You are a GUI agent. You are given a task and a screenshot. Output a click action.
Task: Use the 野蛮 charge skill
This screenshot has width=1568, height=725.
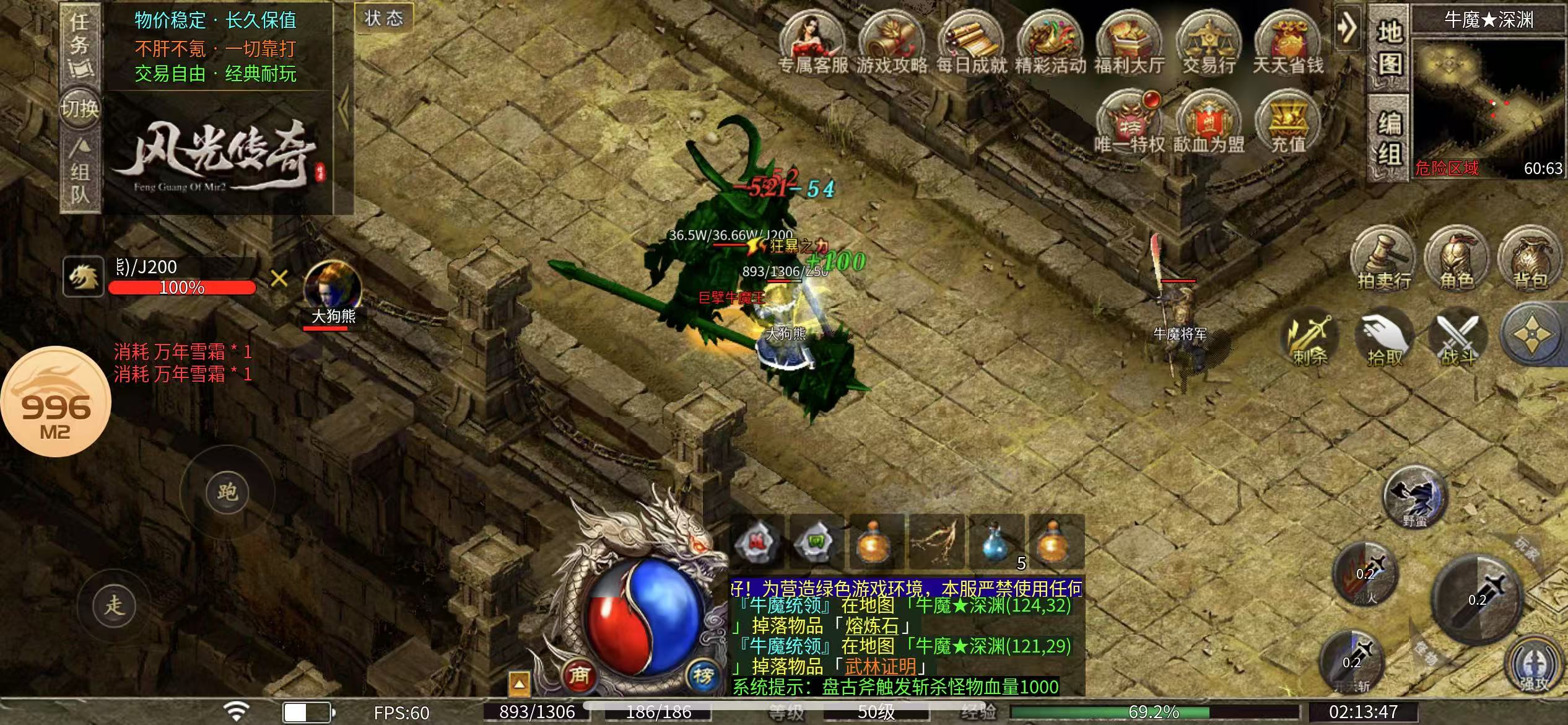click(1415, 497)
